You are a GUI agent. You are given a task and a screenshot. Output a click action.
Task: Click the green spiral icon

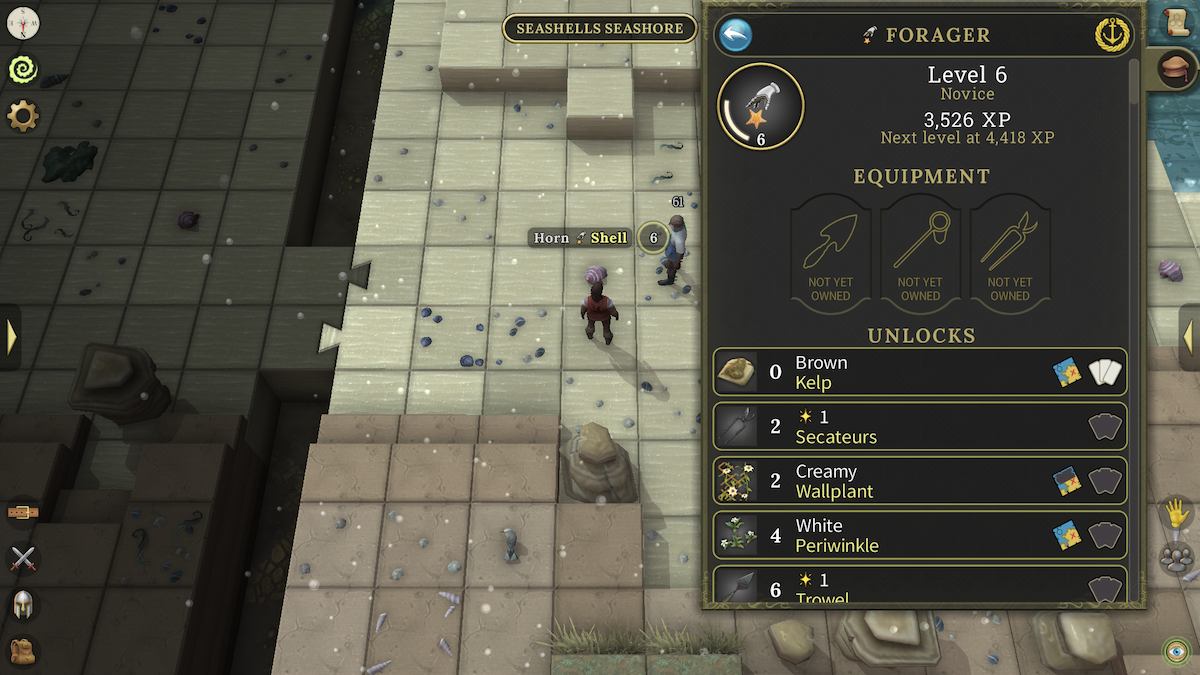[x=22, y=68]
